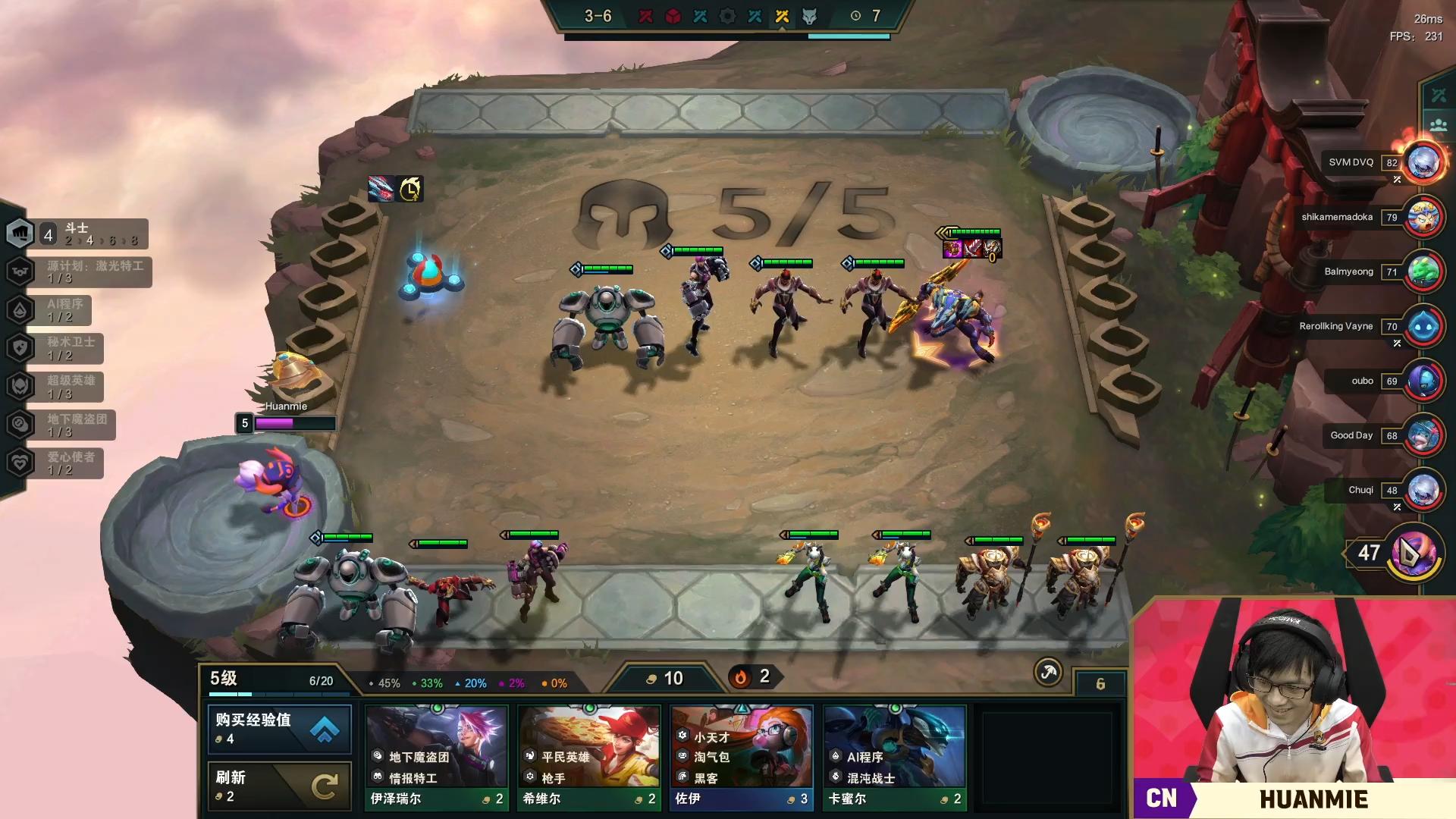Buy experience with the 购买经验值 button
1456x819 pixels.
279,728
